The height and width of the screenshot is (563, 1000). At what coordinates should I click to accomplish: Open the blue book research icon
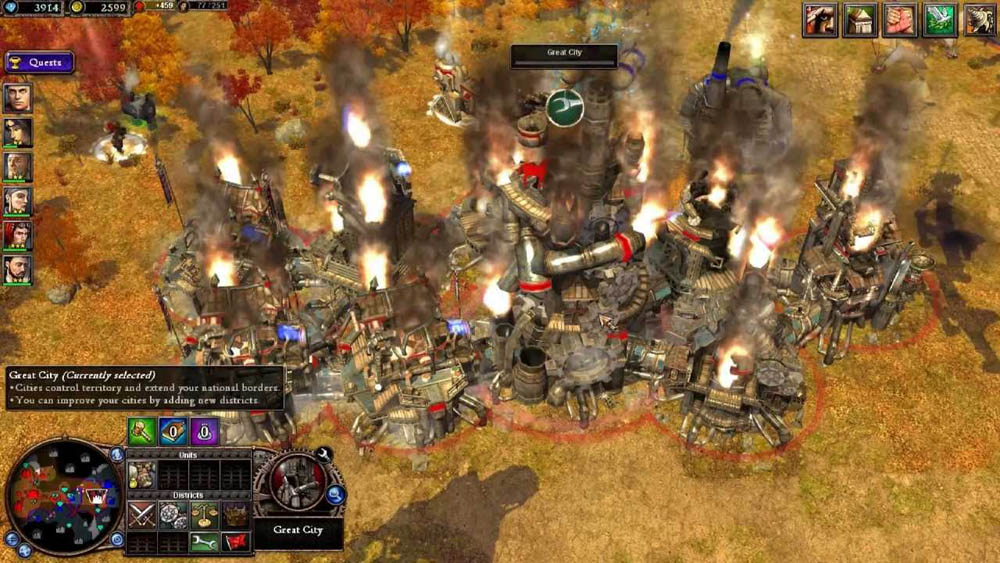[172, 431]
